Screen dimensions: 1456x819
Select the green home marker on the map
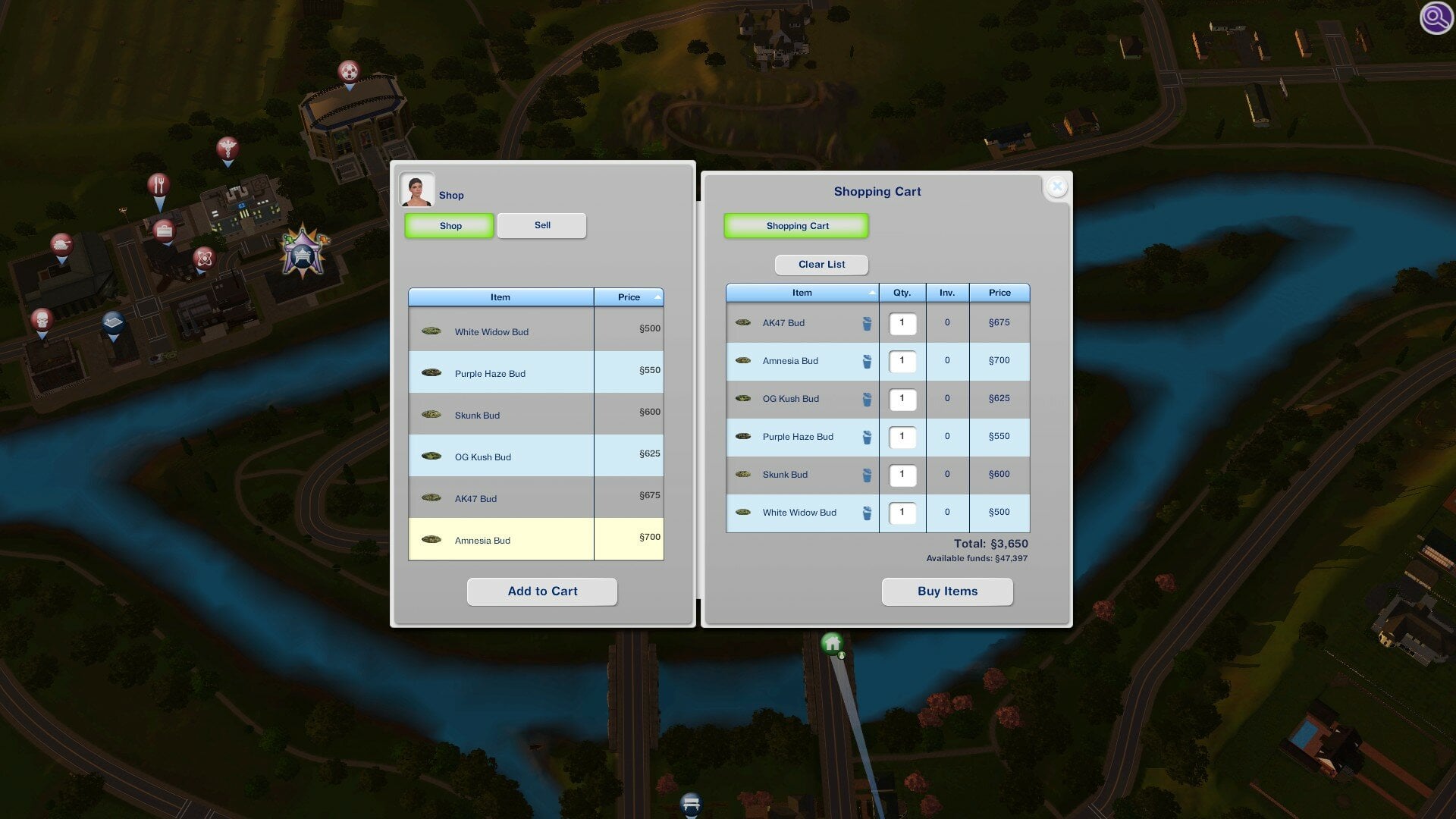(833, 644)
